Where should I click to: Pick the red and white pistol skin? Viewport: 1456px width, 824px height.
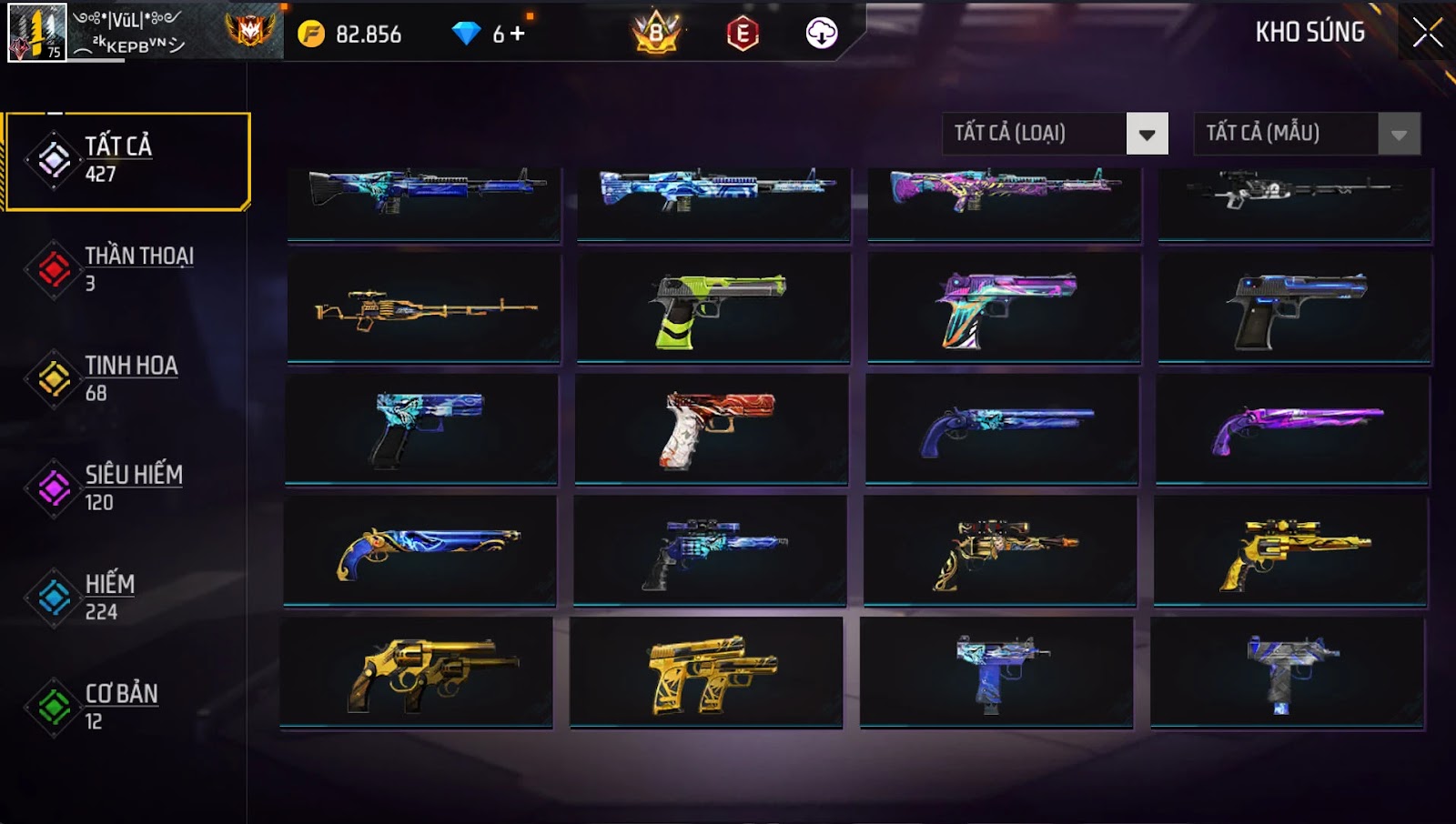click(712, 429)
